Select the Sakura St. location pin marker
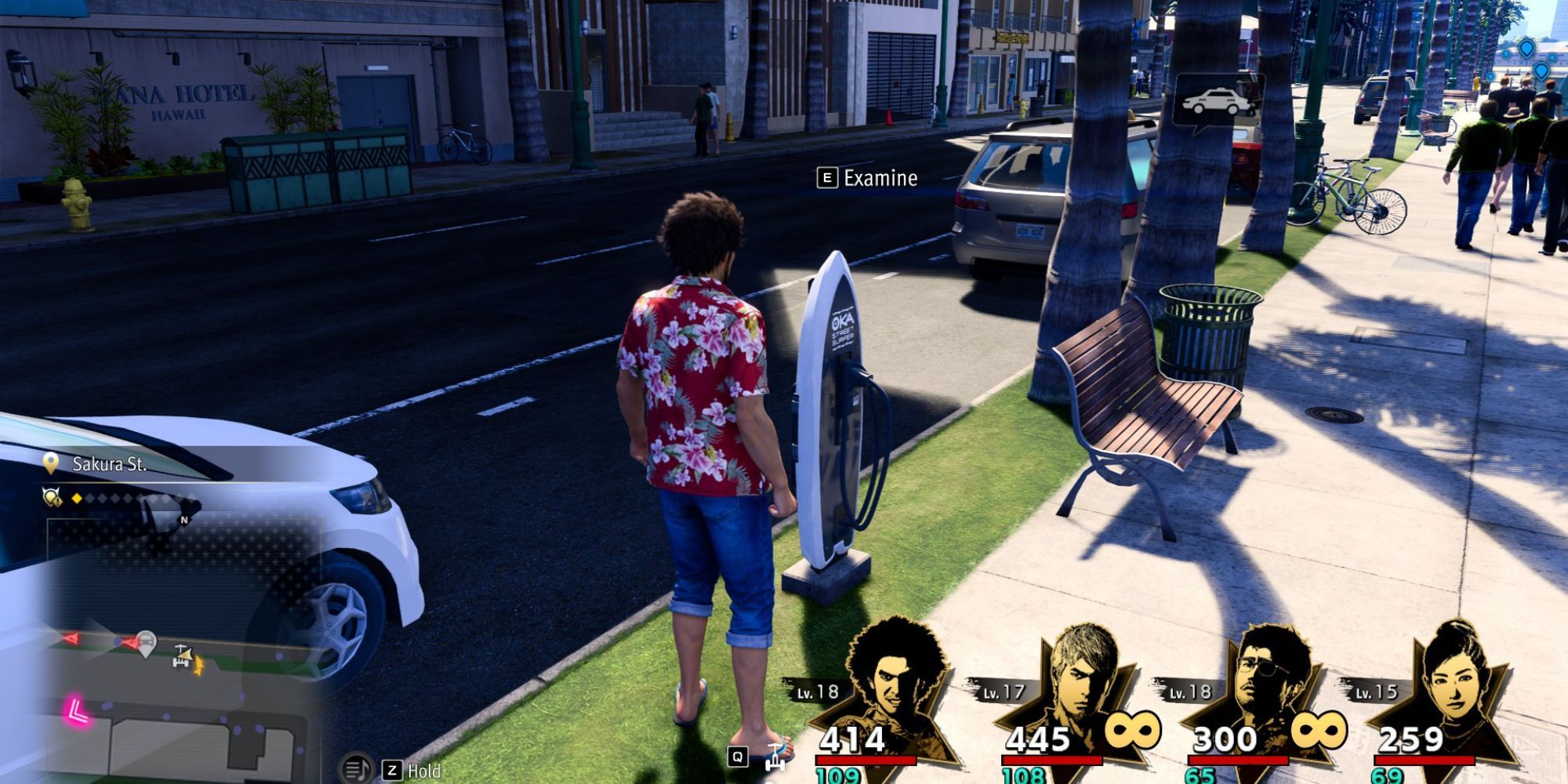This screenshot has width=1568, height=784. [x=51, y=463]
